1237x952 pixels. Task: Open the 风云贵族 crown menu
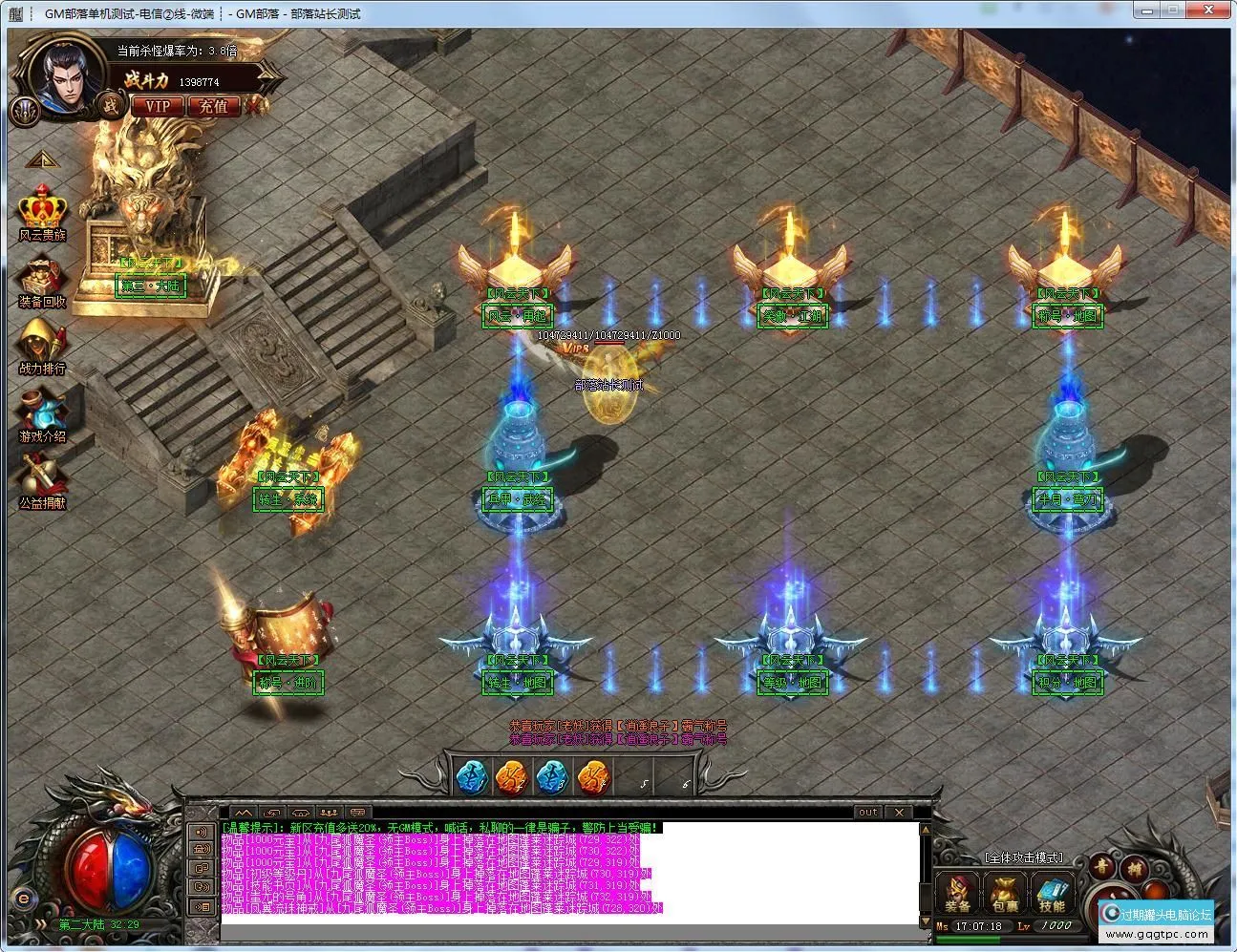click(x=42, y=214)
